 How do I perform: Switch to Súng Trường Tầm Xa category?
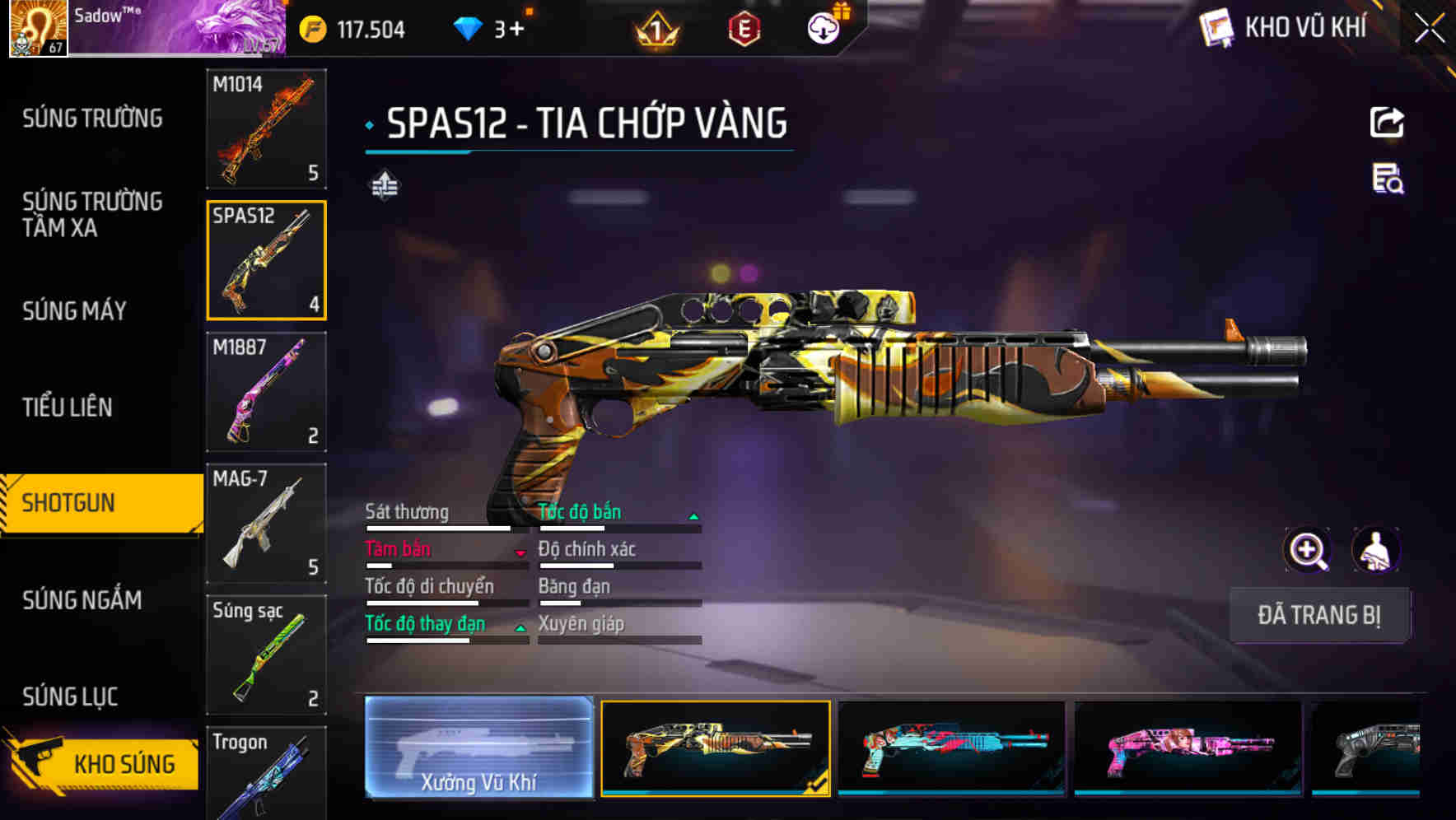[x=92, y=214]
